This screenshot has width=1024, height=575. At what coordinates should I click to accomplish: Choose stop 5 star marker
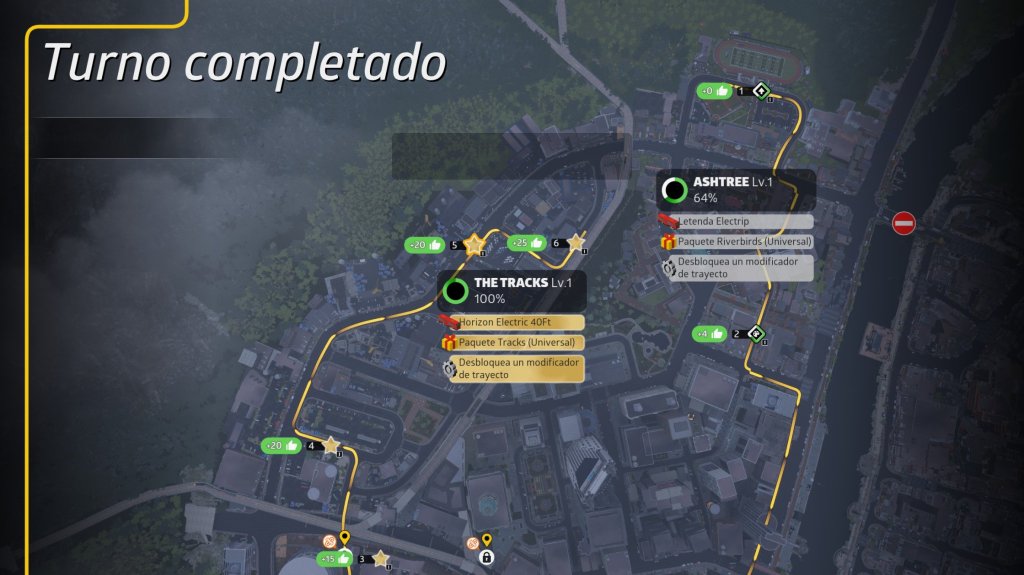point(474,244)
